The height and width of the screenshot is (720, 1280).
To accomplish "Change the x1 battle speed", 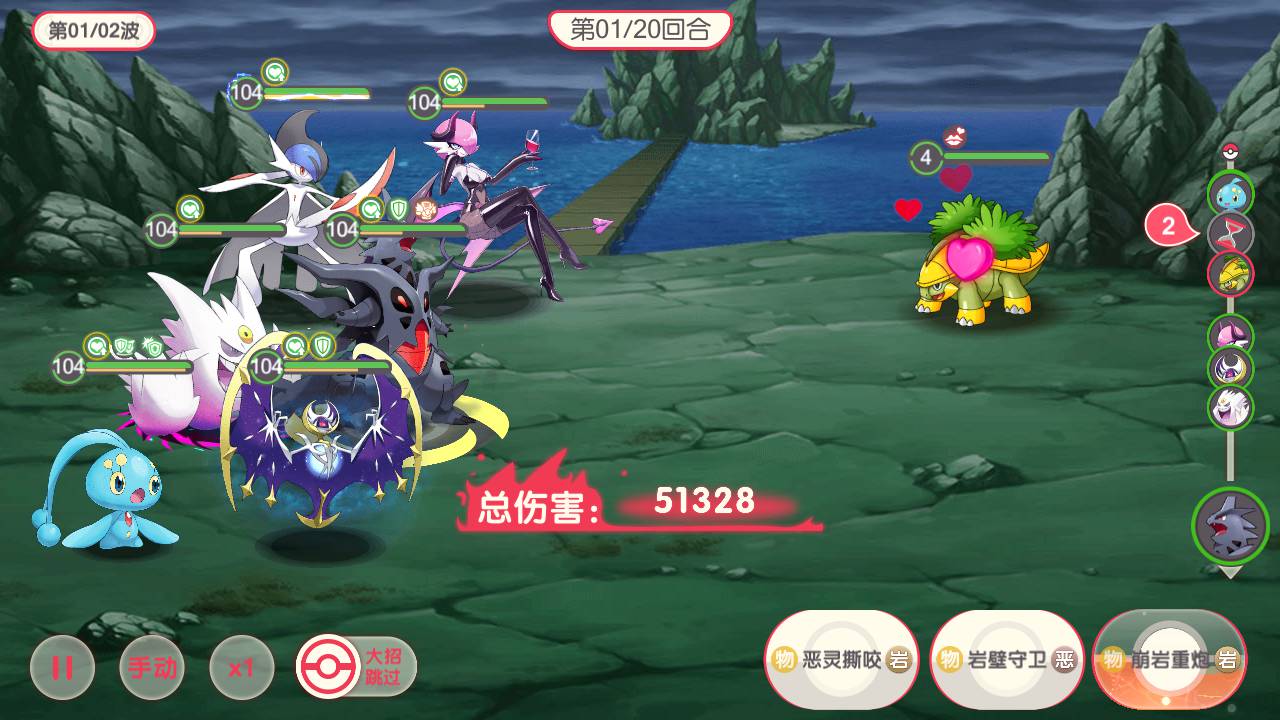I will (x=241, y=667).
